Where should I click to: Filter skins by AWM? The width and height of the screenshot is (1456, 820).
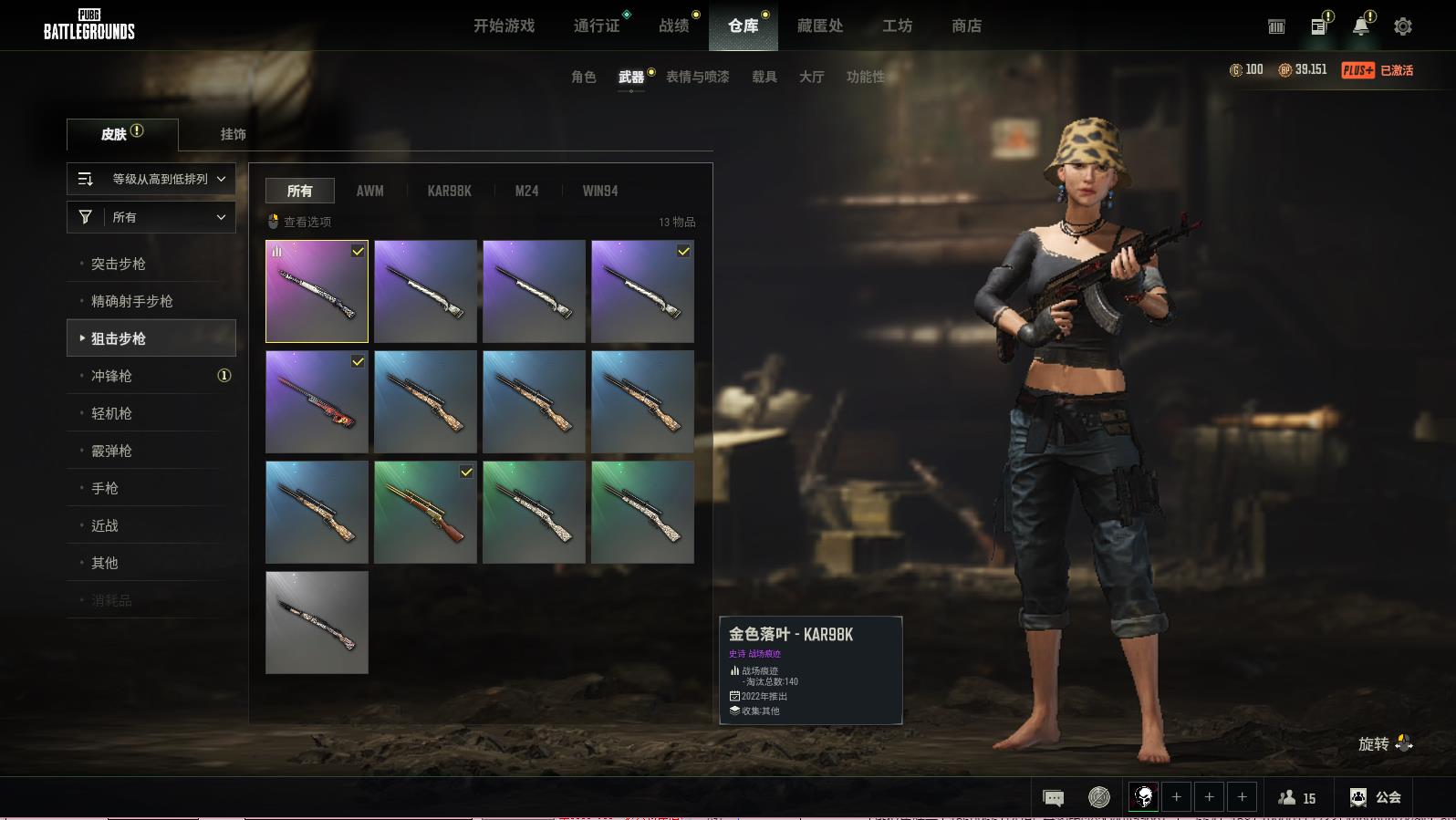click(x=369, y=191)
